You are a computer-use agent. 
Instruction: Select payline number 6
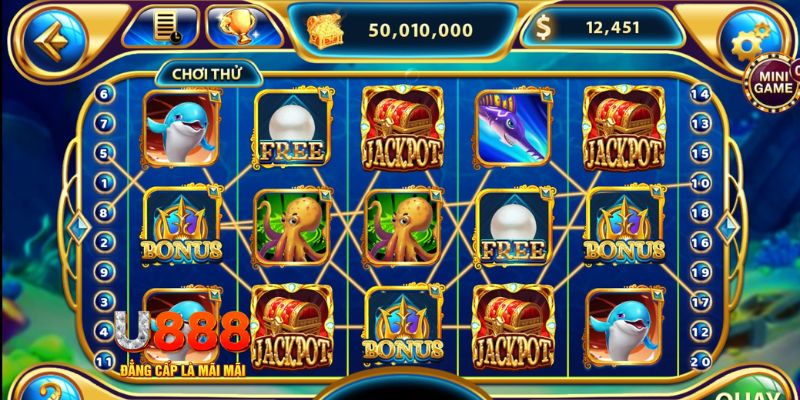(103, 94)
